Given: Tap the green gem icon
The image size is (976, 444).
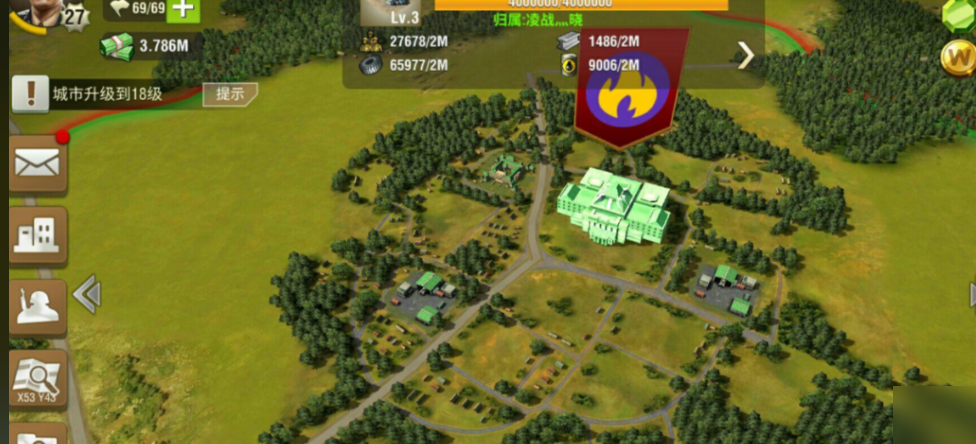Looking at the screenshot, I should 959,14.
